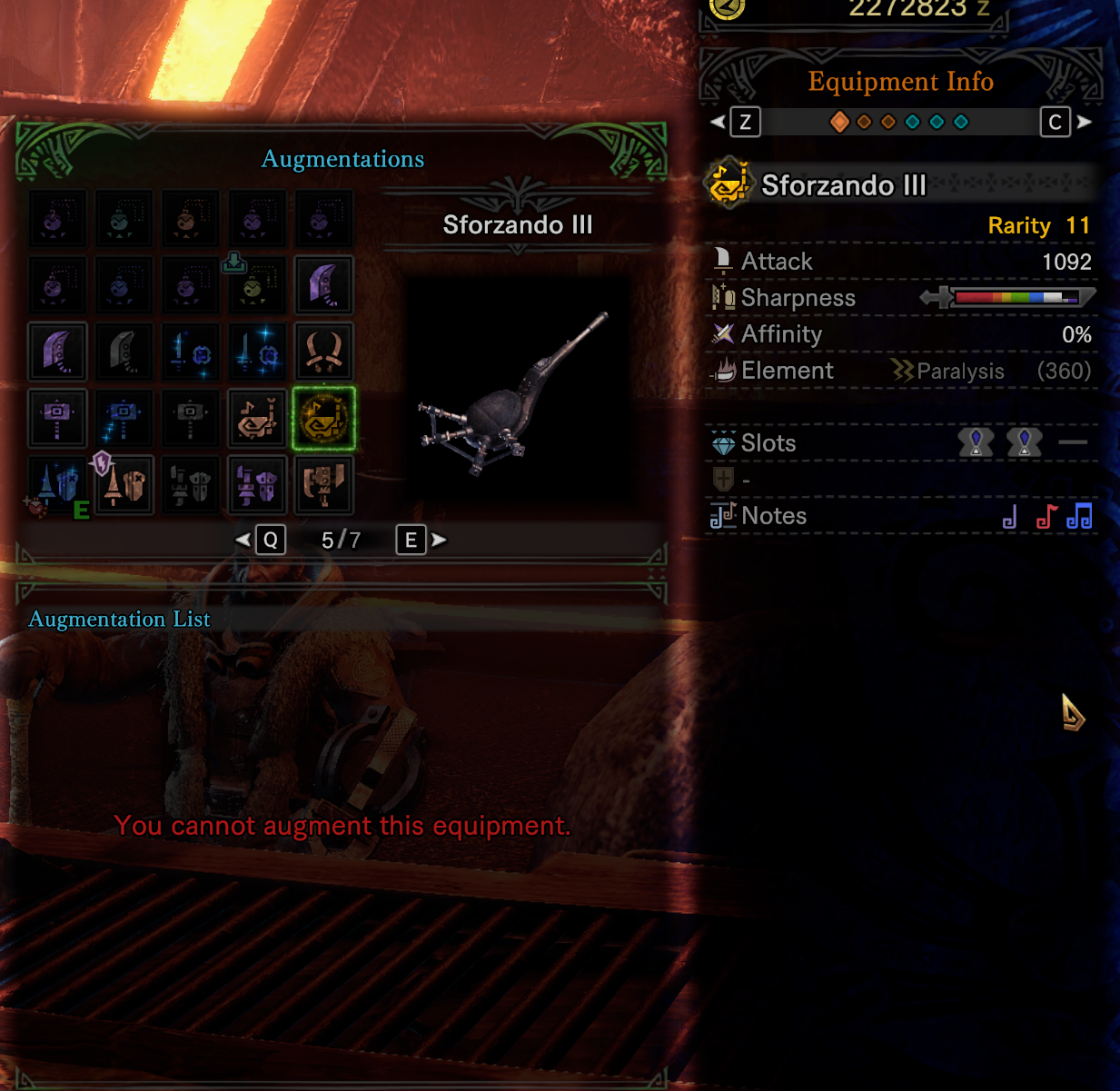Screen dimensions: 1120x1091
Task: Select the gray hammer slot
Action: tap(191, 418)
